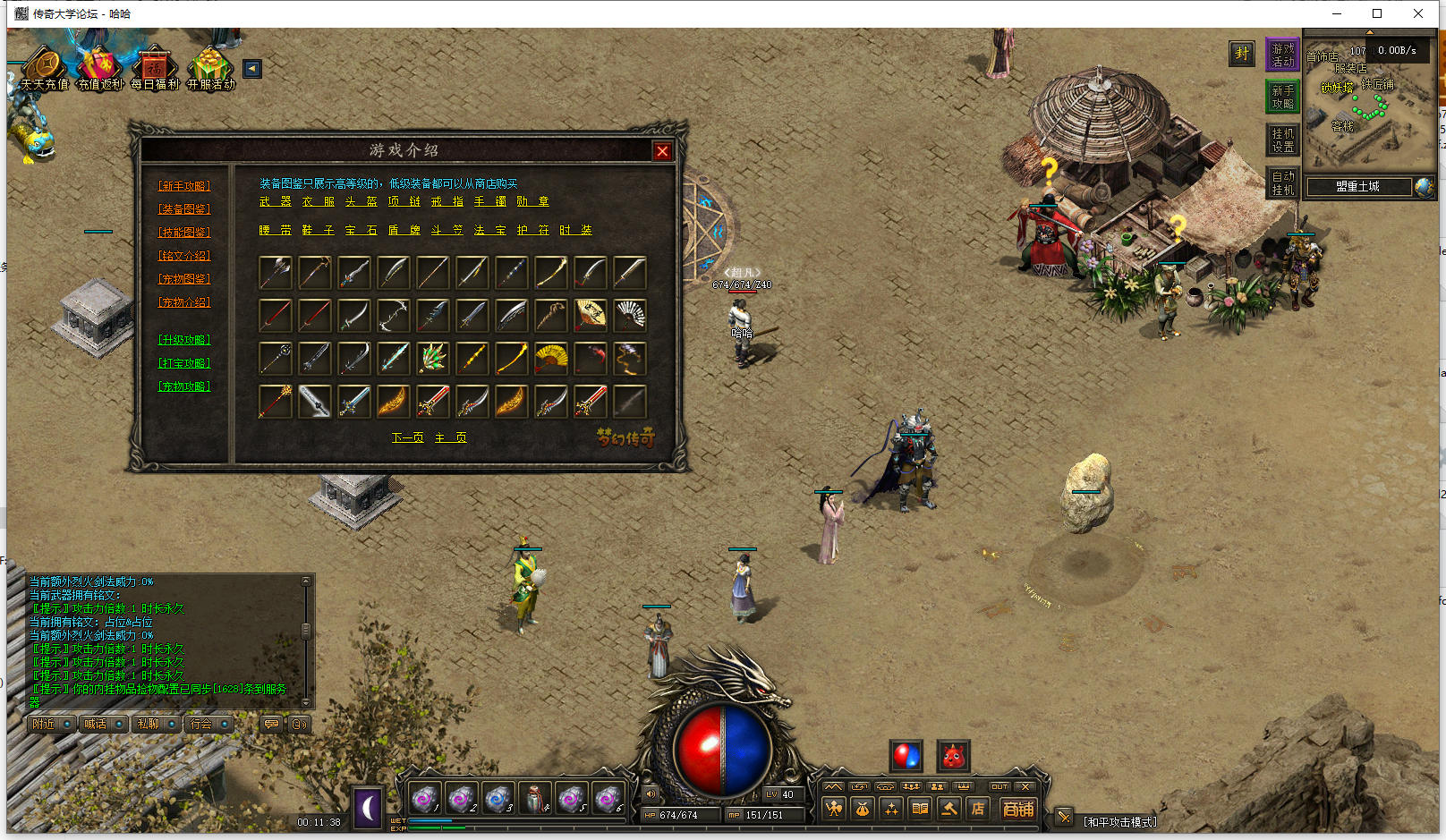The width and height of the screenshot is (1446, 840).
Task: Select the 盾牌 shield category link
Action: pyautogui.click(x=404, y=231)
